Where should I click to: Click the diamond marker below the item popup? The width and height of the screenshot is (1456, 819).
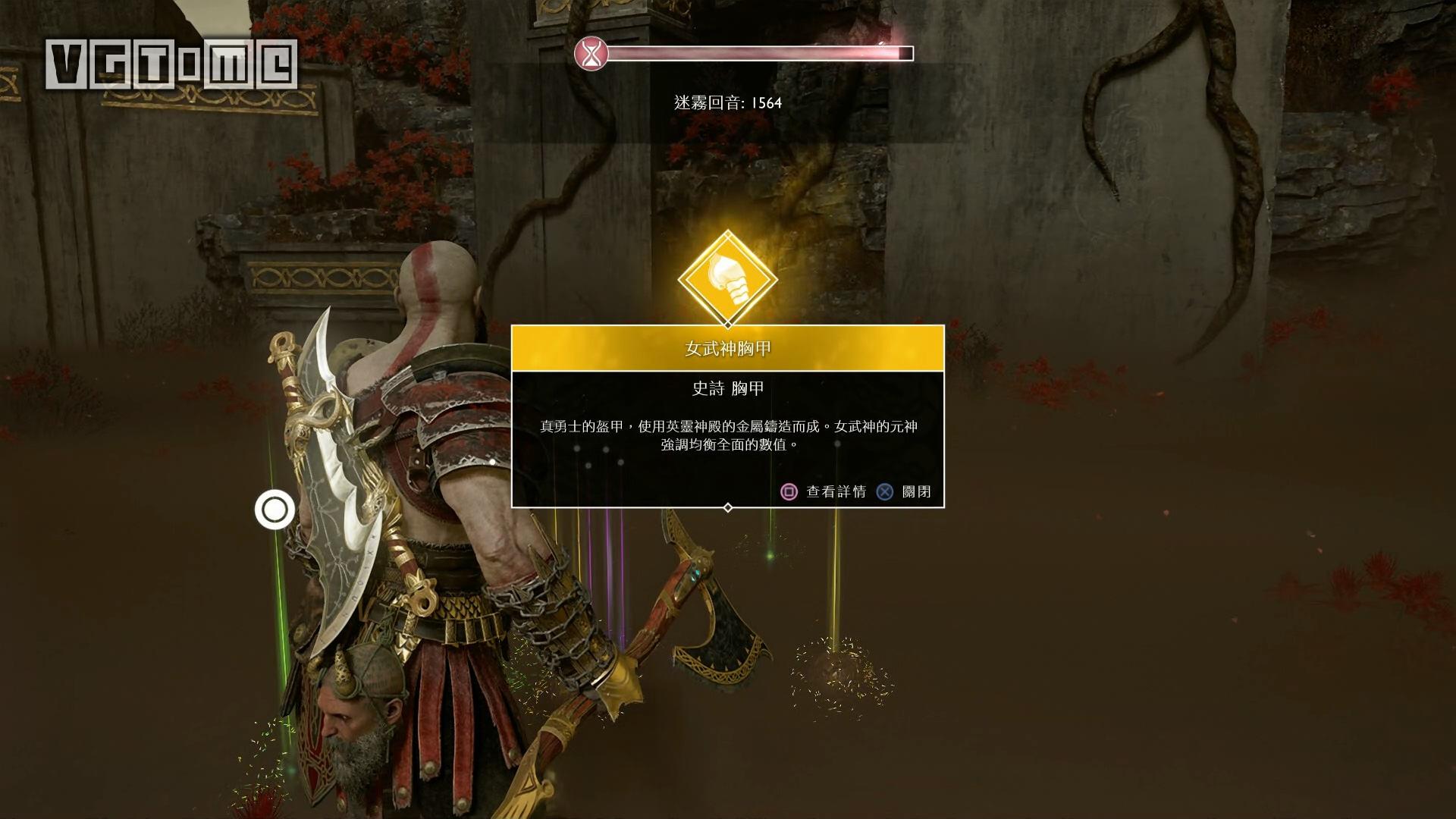pyautogui.click(x=727, y=509)
